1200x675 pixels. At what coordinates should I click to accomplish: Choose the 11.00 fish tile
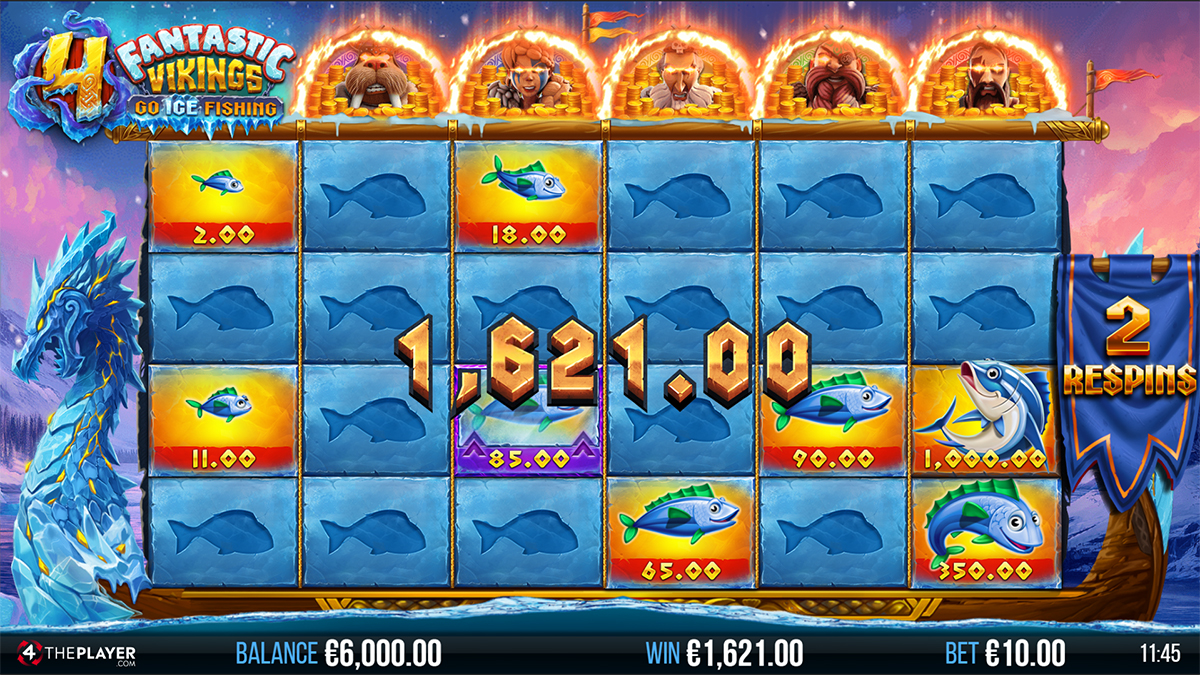tap(222, 420)
